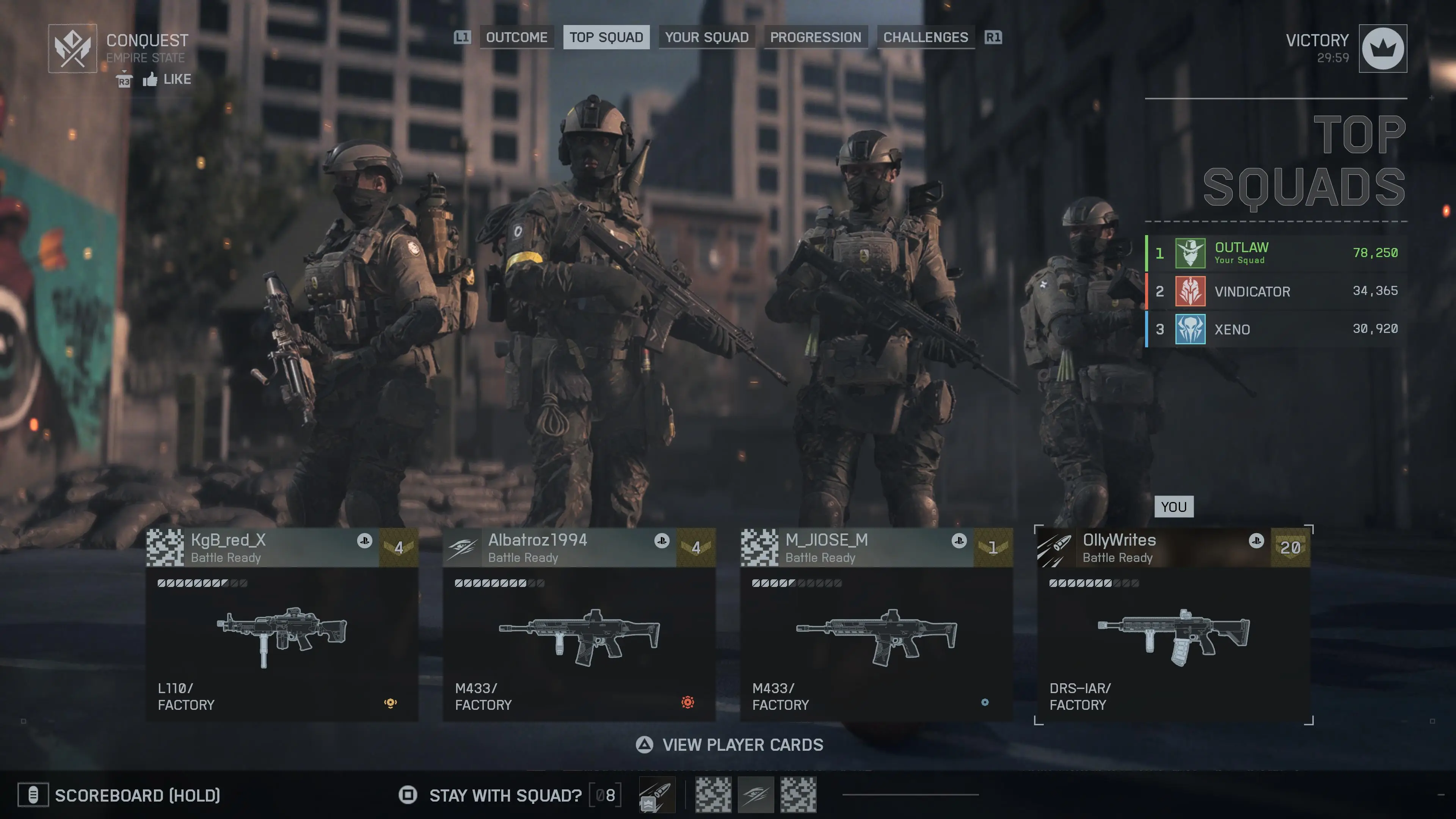Click the Victory crown emblem
The width and height of the screenshot is (1456, 819).
(1382, 49)
